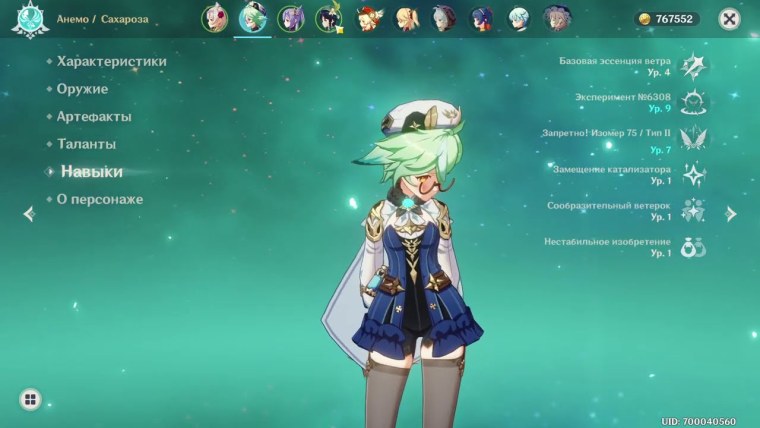
Task: Close the character screen with the X
Action: point(732,19)
